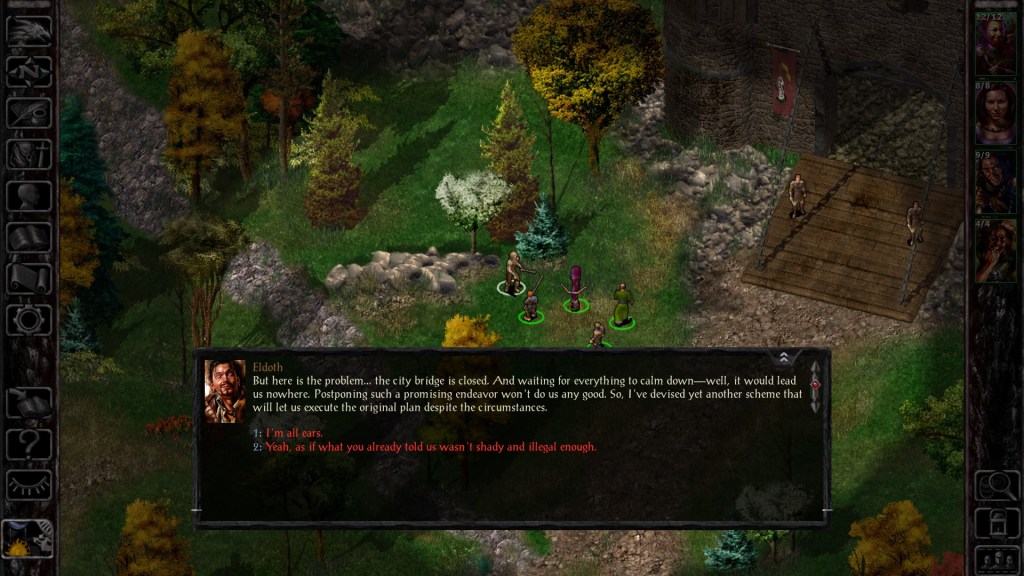This screenshot has height=576, width=1024.
Task: Click the magnifying glass zoom button
Action: (x=995, y=486)
